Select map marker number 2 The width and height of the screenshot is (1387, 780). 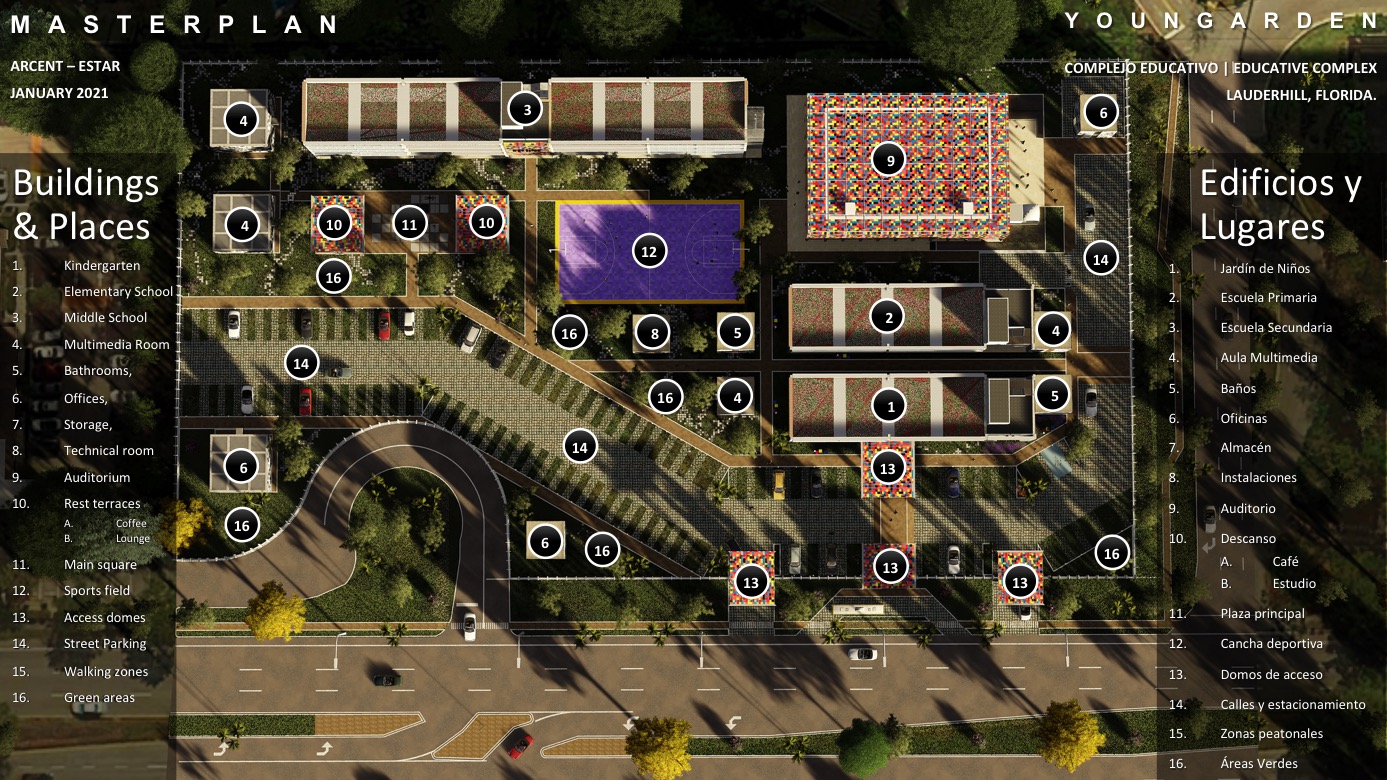[x=887, y=318]
